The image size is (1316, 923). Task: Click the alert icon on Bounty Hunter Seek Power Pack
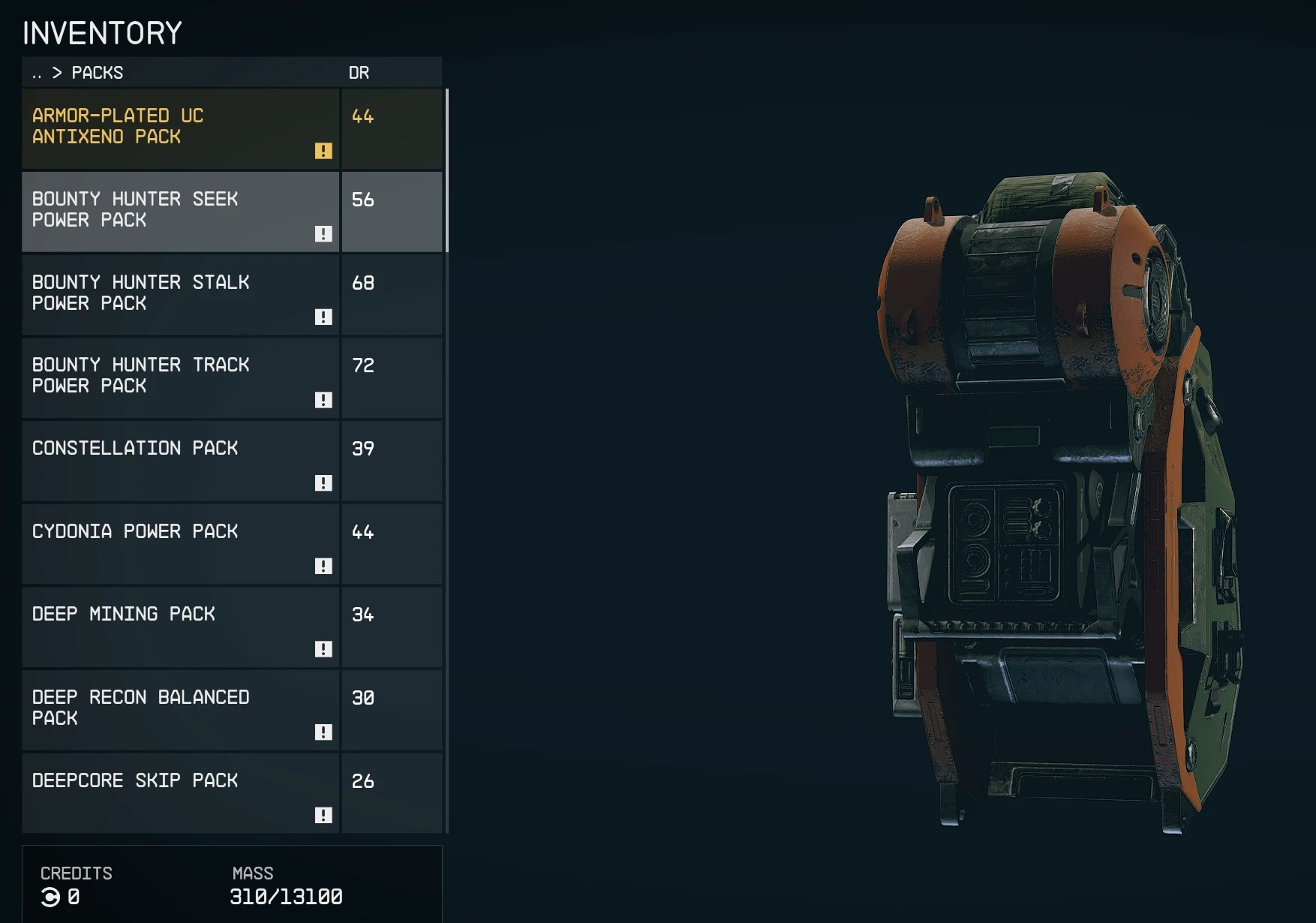pos(324,234)
